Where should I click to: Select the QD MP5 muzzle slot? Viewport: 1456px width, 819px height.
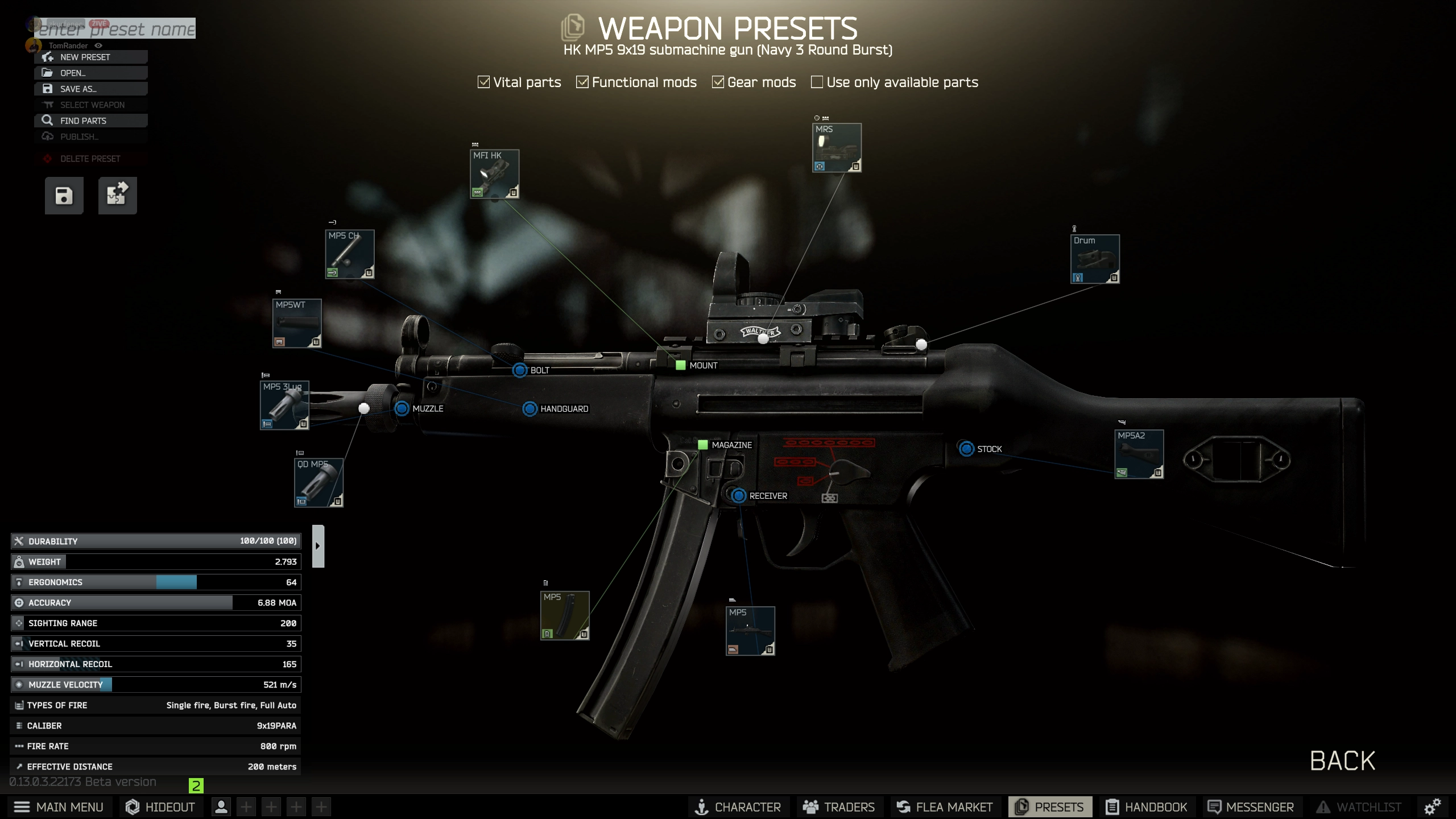[318, 482]
